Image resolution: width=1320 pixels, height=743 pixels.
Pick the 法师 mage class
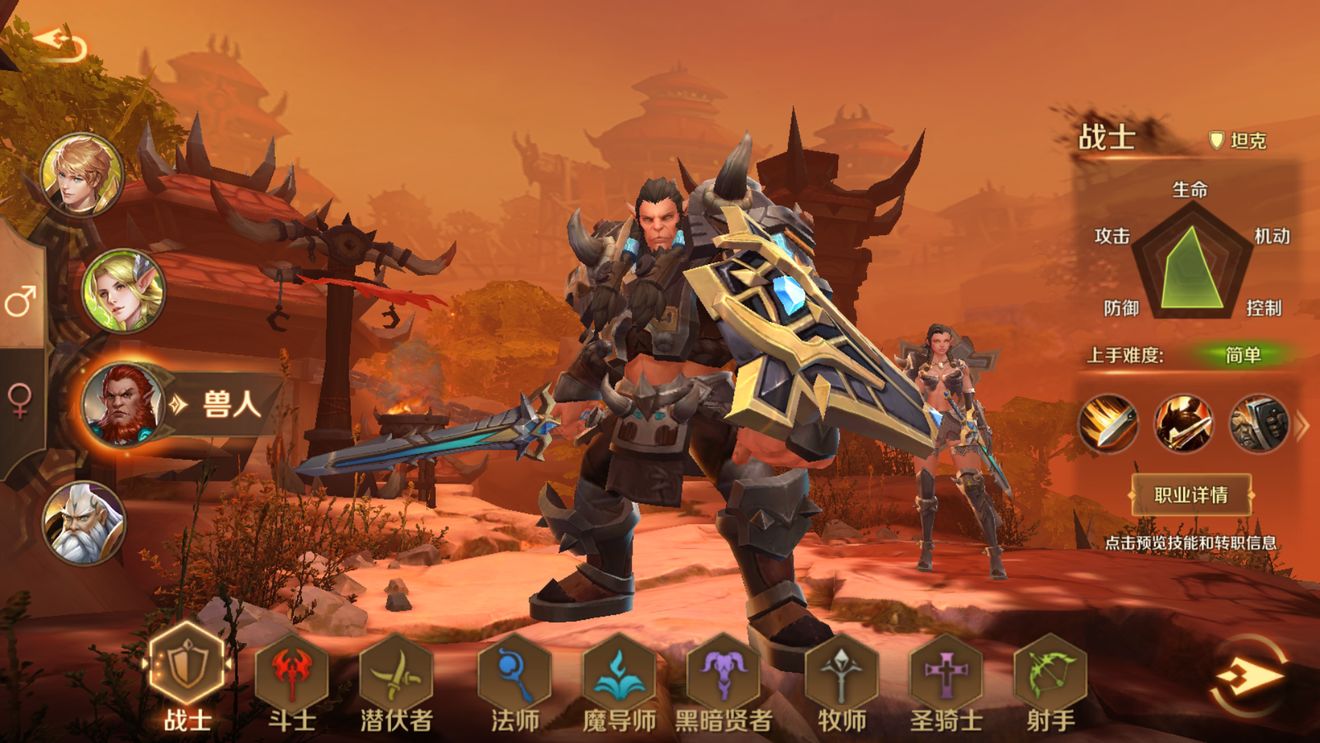[x=514, y=670]
